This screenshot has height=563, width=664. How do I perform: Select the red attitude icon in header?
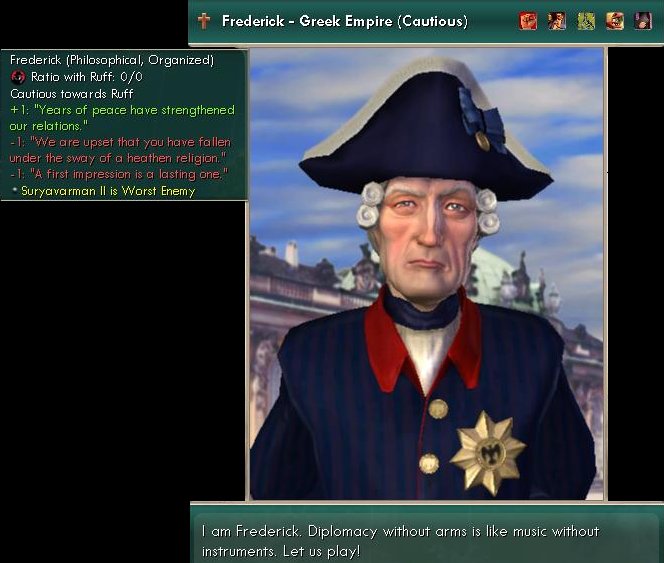click(528, 21)
